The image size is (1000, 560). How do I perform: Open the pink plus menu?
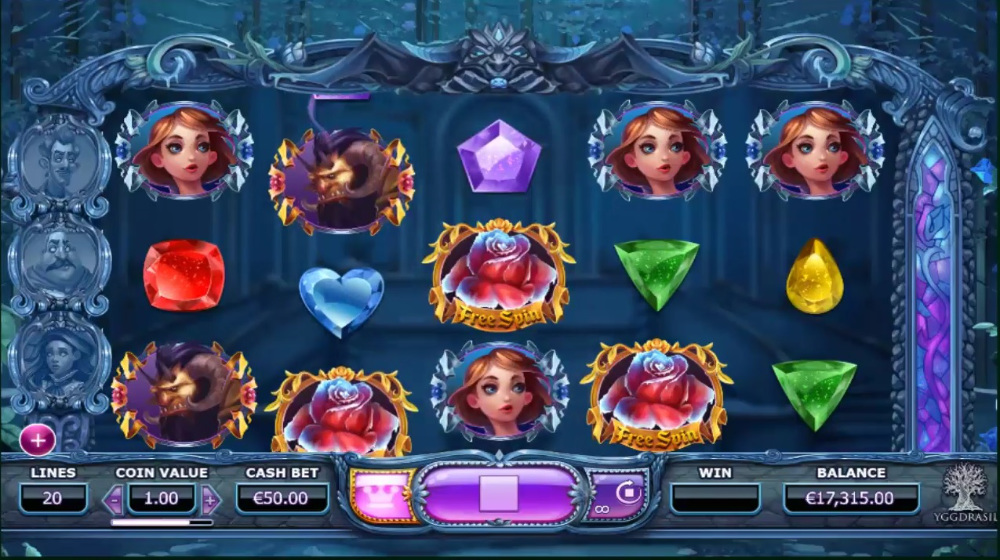point(37,438)
